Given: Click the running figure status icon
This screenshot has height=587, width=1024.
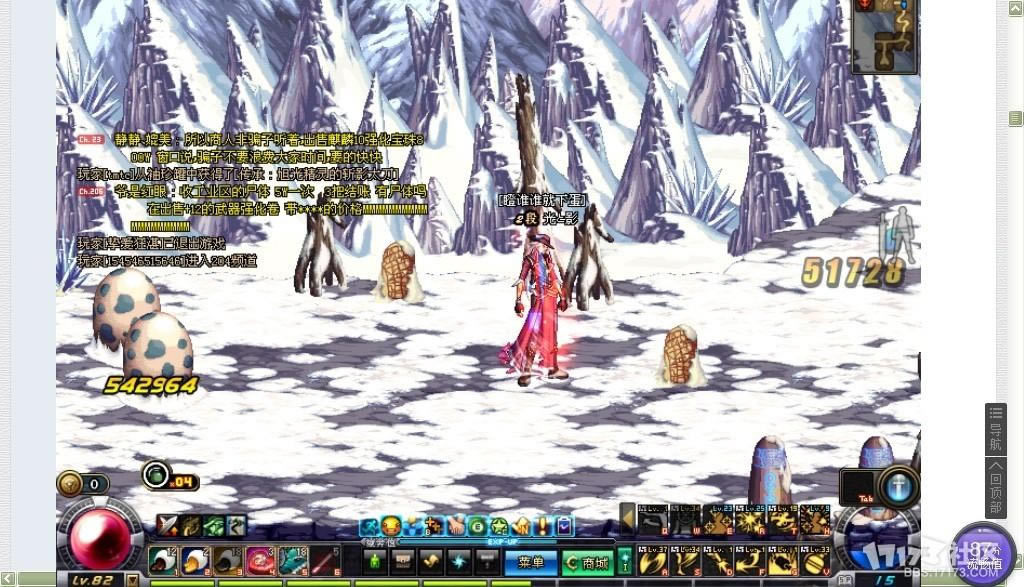Looking at the screenshot, I should click(x=368, y=526).
